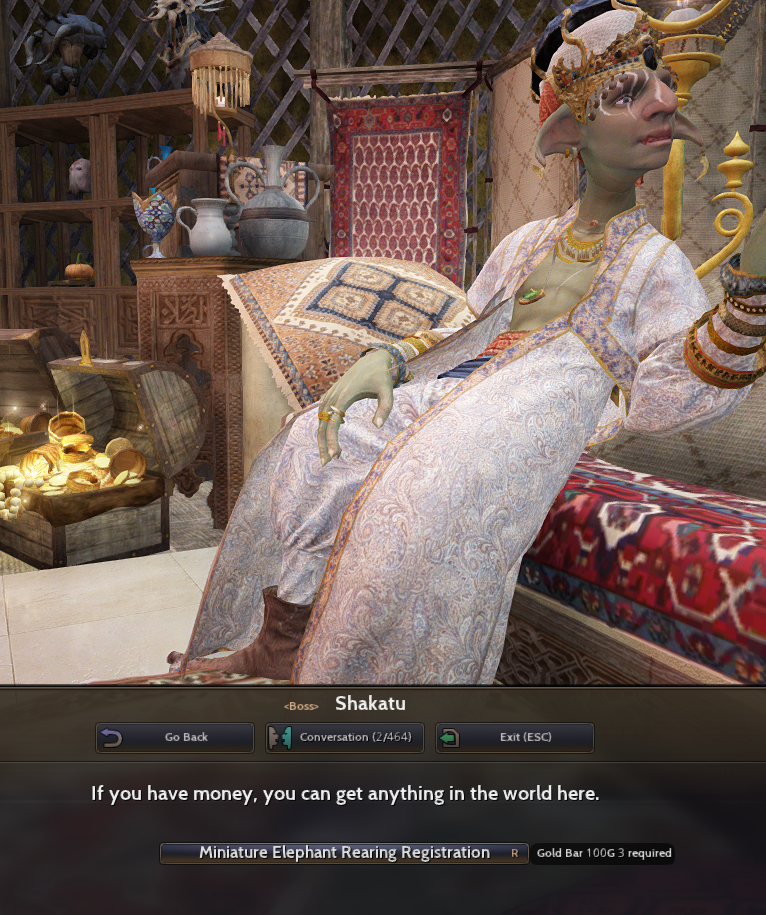Open Conversation with Shakatu
The height and width of the screenshot is (915, 766).
(345, 738)
